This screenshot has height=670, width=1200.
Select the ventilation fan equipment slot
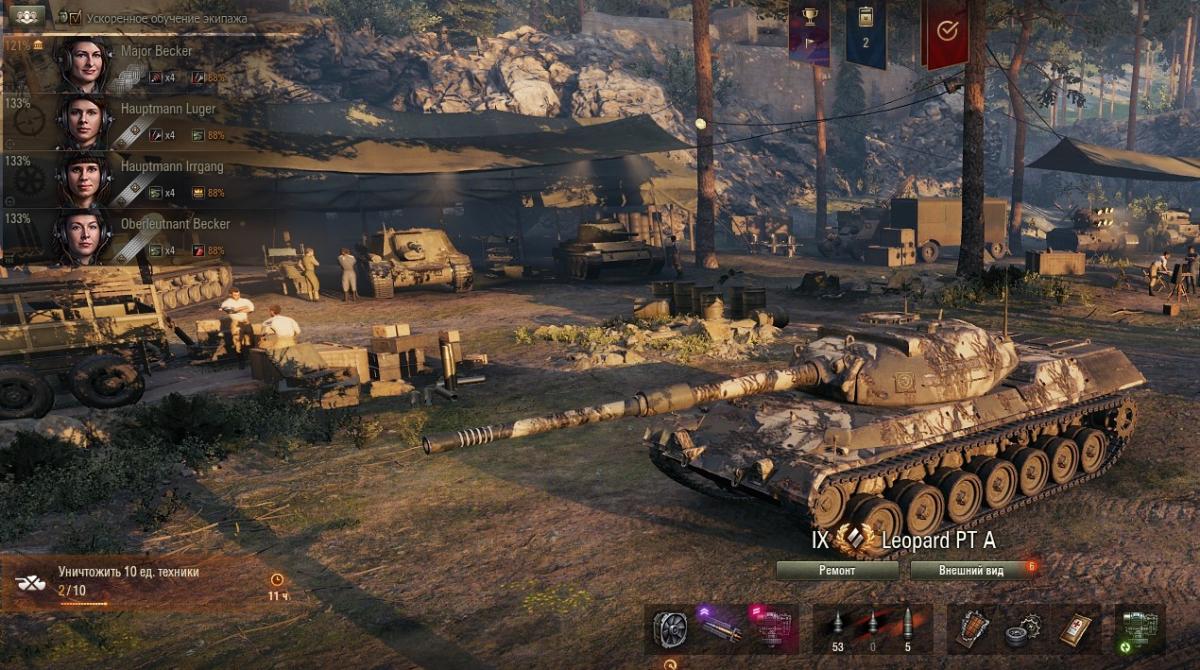pyautogui.click(x=670, y=628)
